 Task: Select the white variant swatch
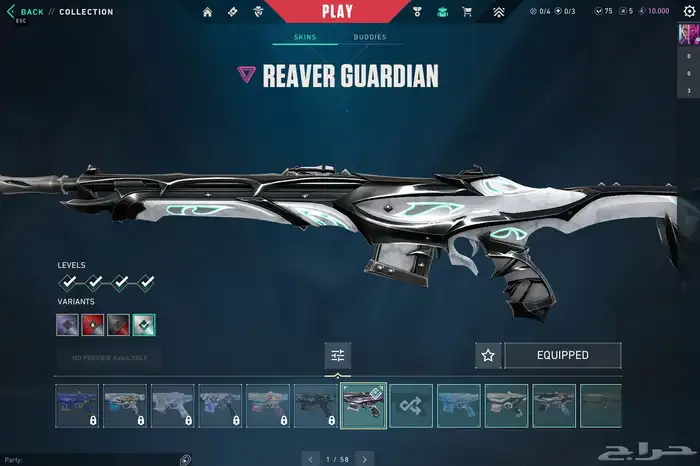[x=144, y=325]
